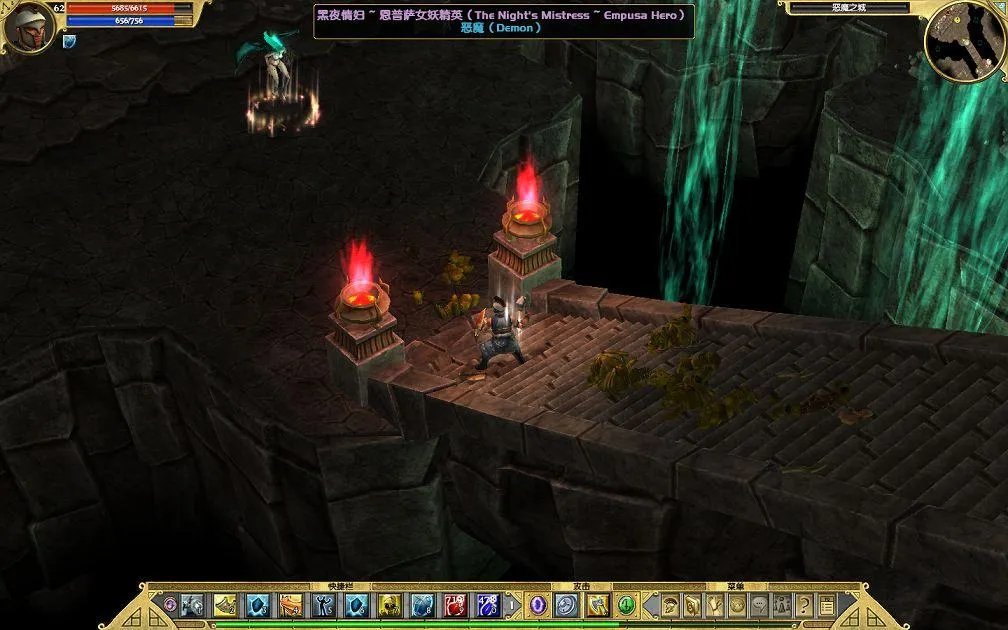This screenshot has height=630, width=1008.
Task: Use the blue mana potion slot
Action: point(487,604)
